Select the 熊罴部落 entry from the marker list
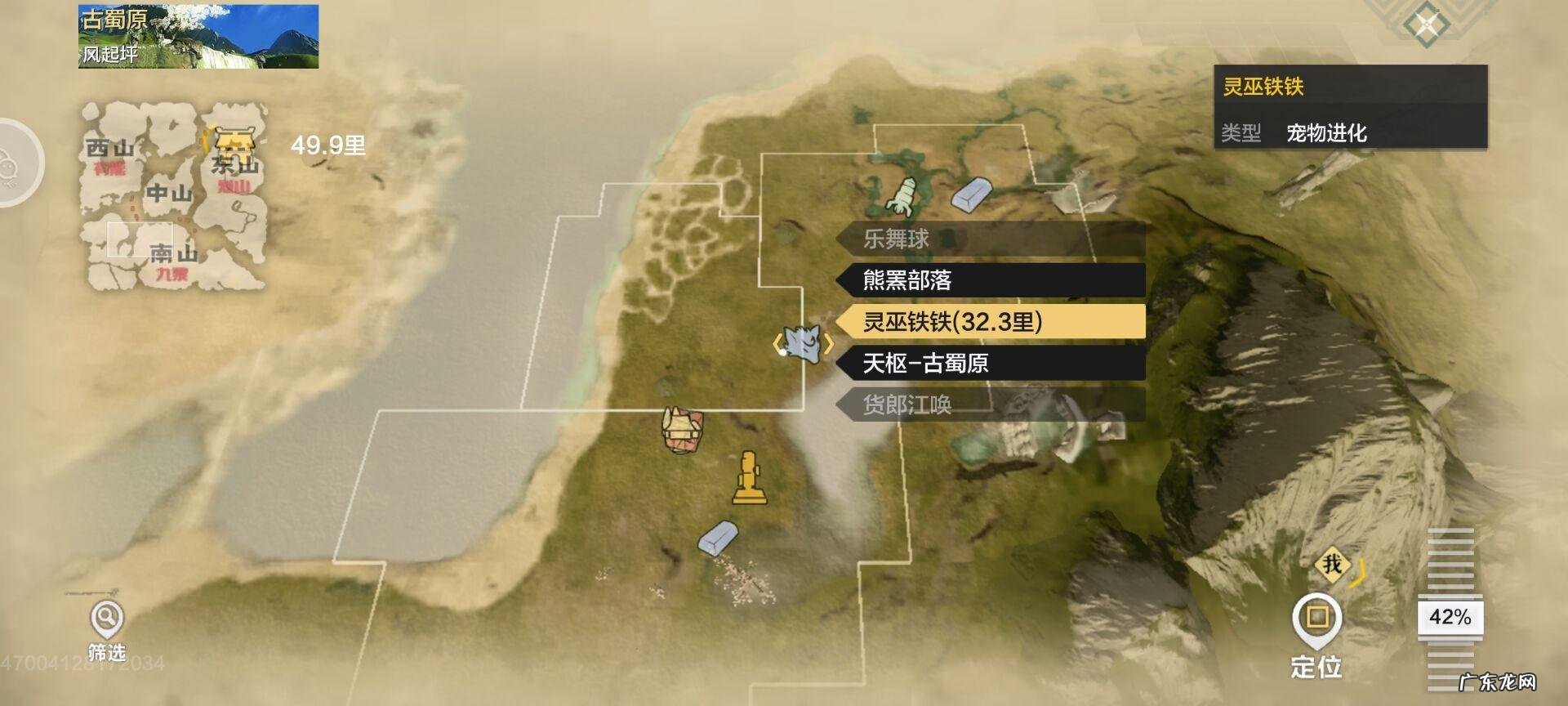 988,280
